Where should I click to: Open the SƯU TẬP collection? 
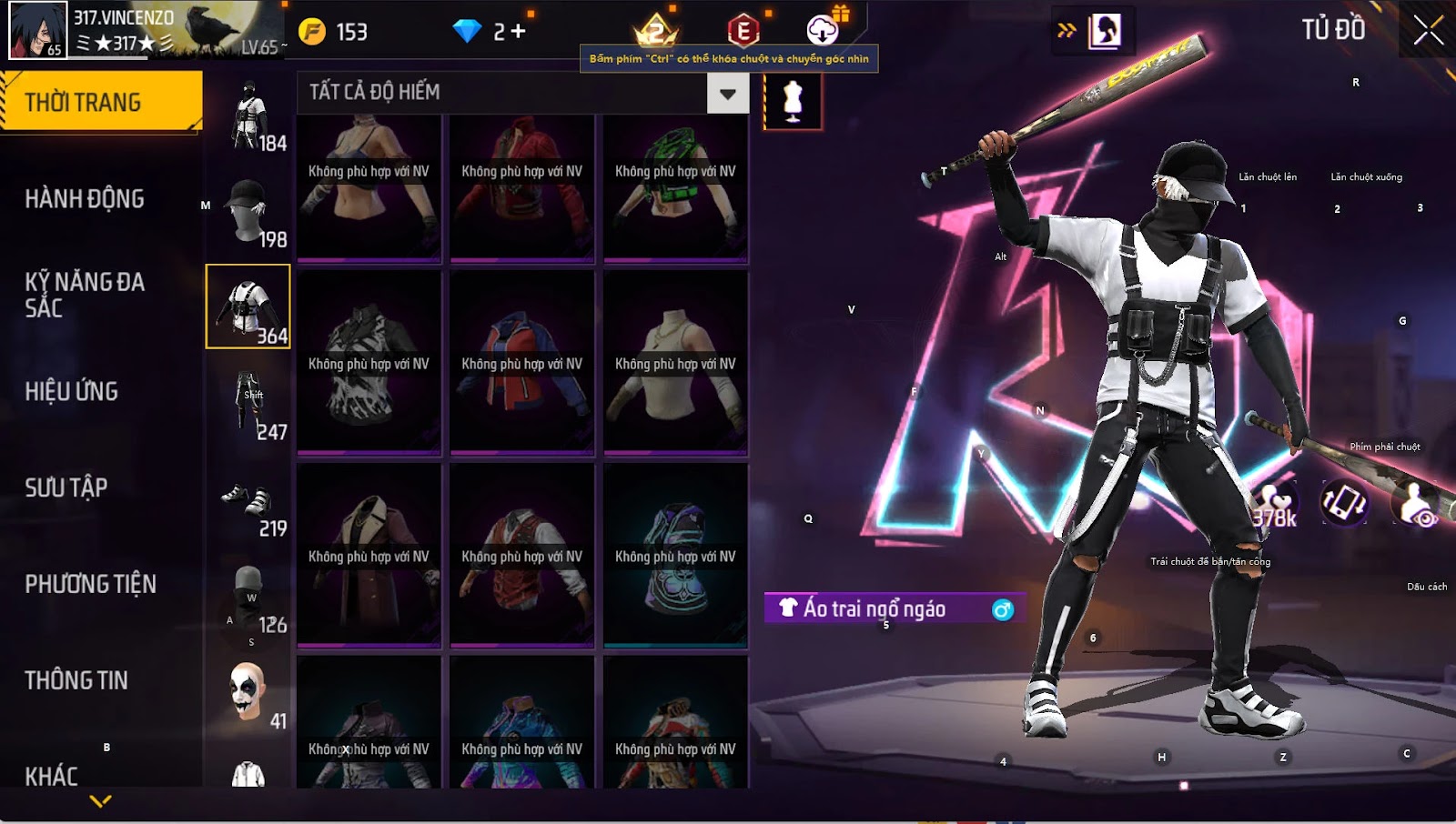point(66,487)
